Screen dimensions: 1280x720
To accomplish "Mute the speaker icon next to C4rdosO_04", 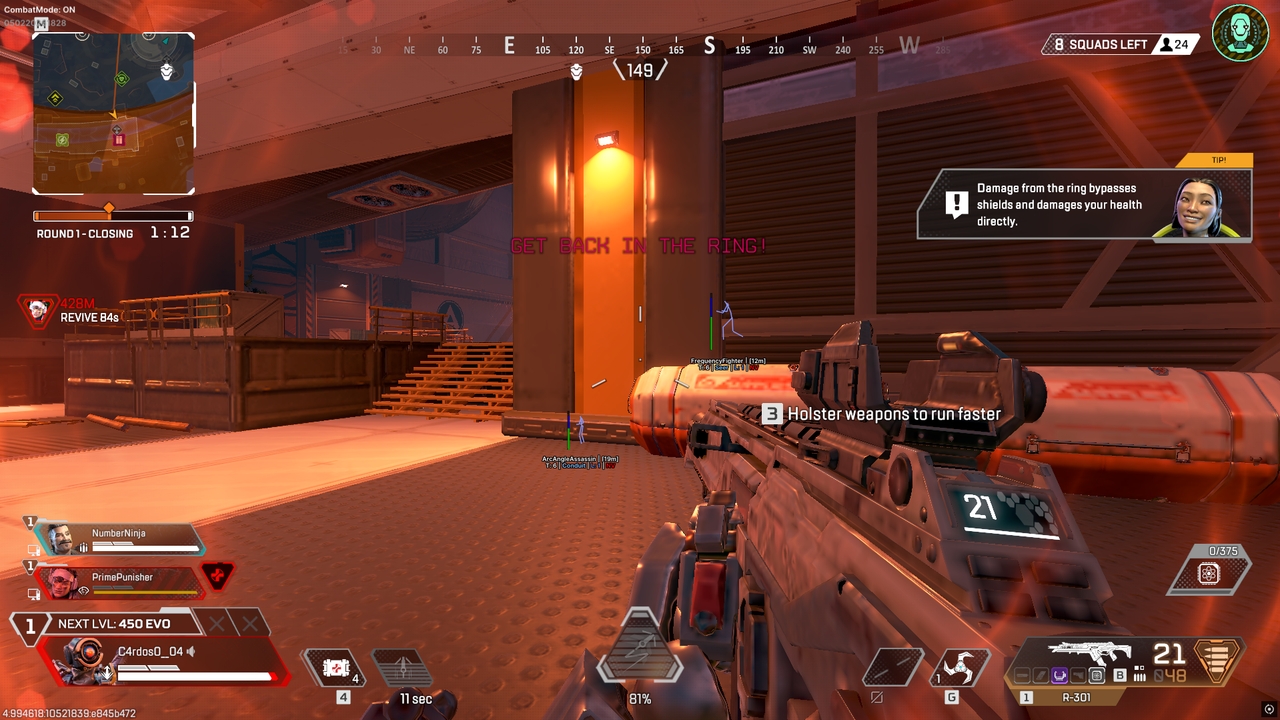I will [191, 652].
